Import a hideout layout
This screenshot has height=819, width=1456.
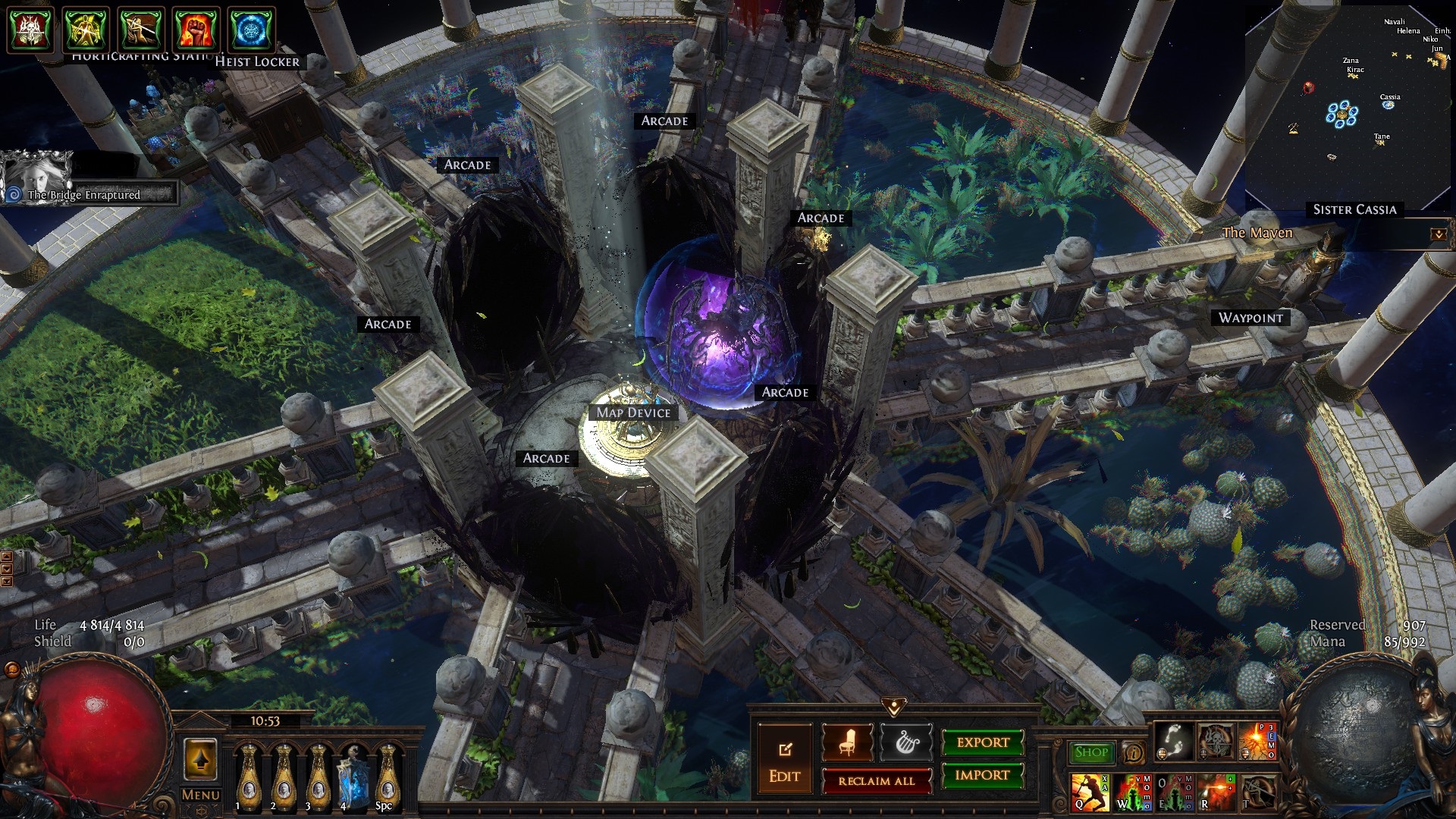click(983, 775)
